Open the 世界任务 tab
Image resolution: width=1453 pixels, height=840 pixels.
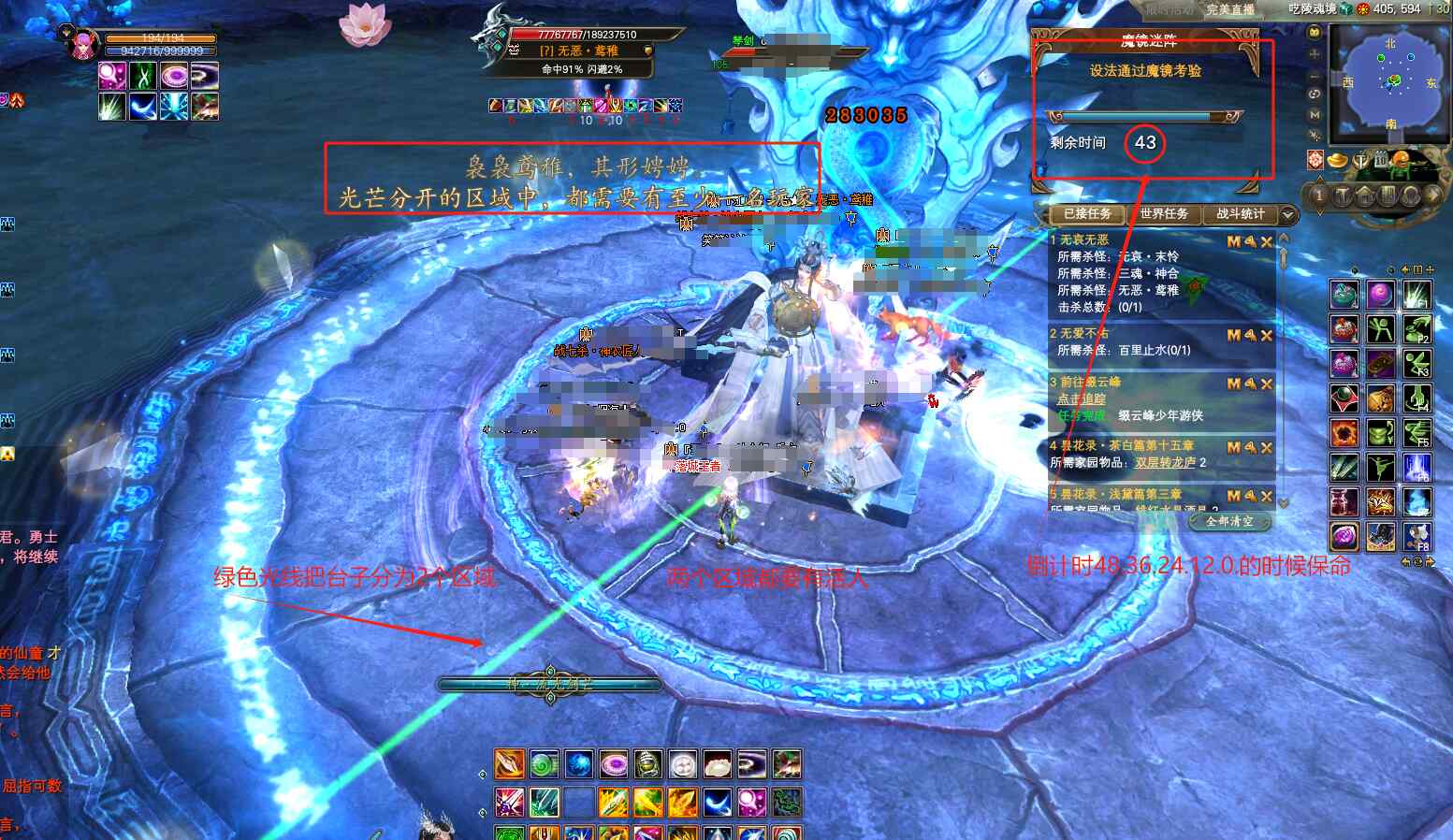(x=1163, y=214)
